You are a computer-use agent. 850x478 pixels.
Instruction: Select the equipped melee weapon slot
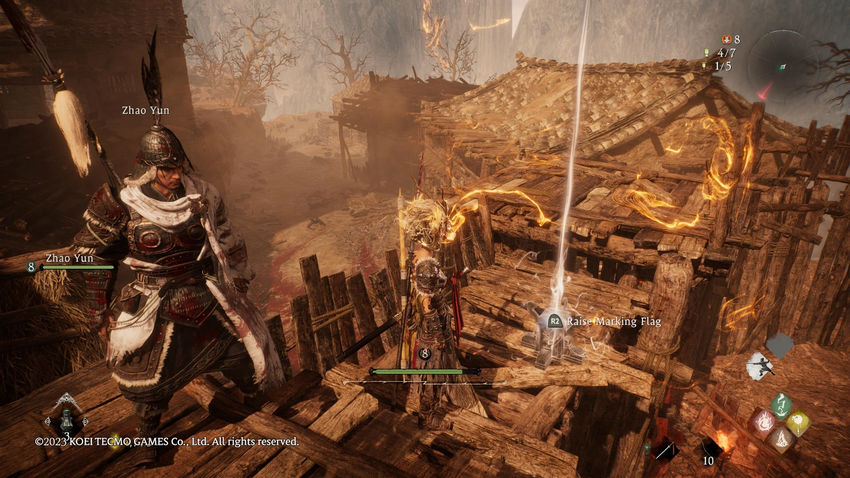[x=666, y=450]
